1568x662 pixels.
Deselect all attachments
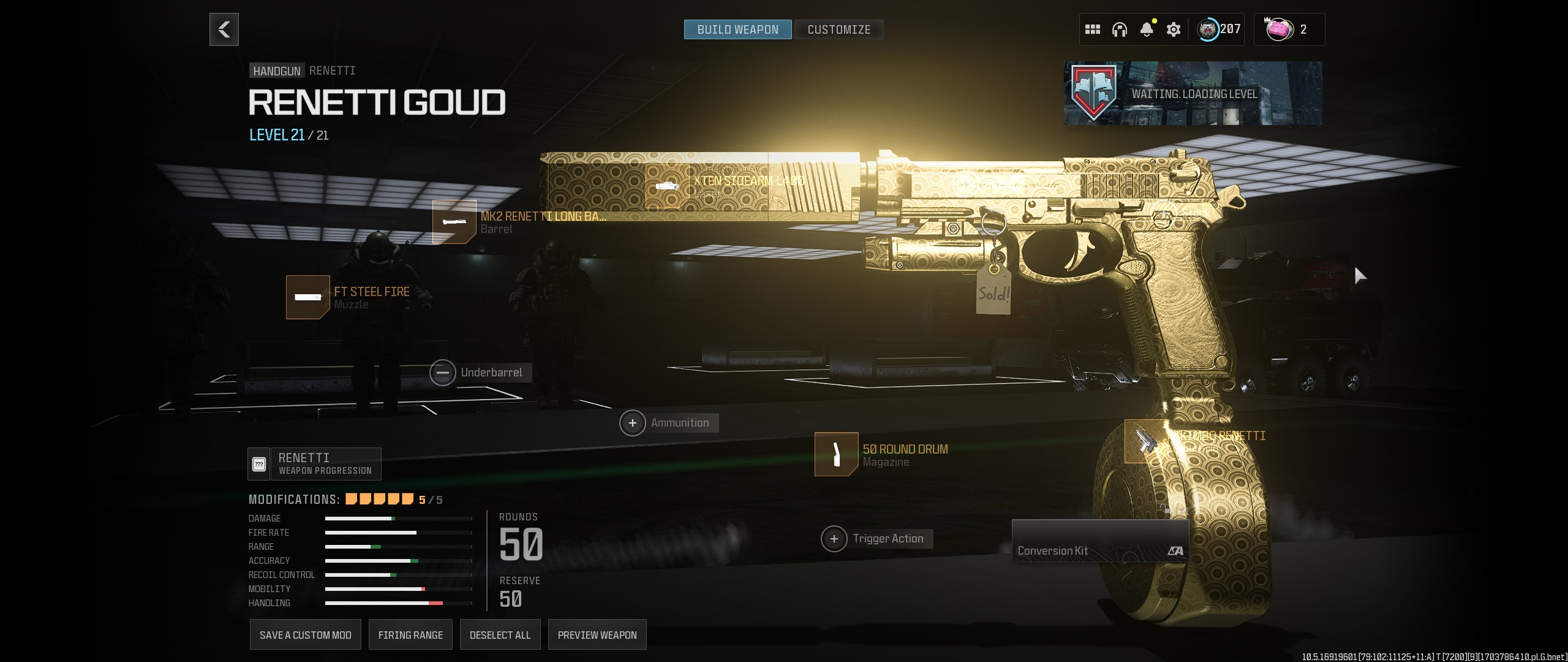click(x=500, y=635)
